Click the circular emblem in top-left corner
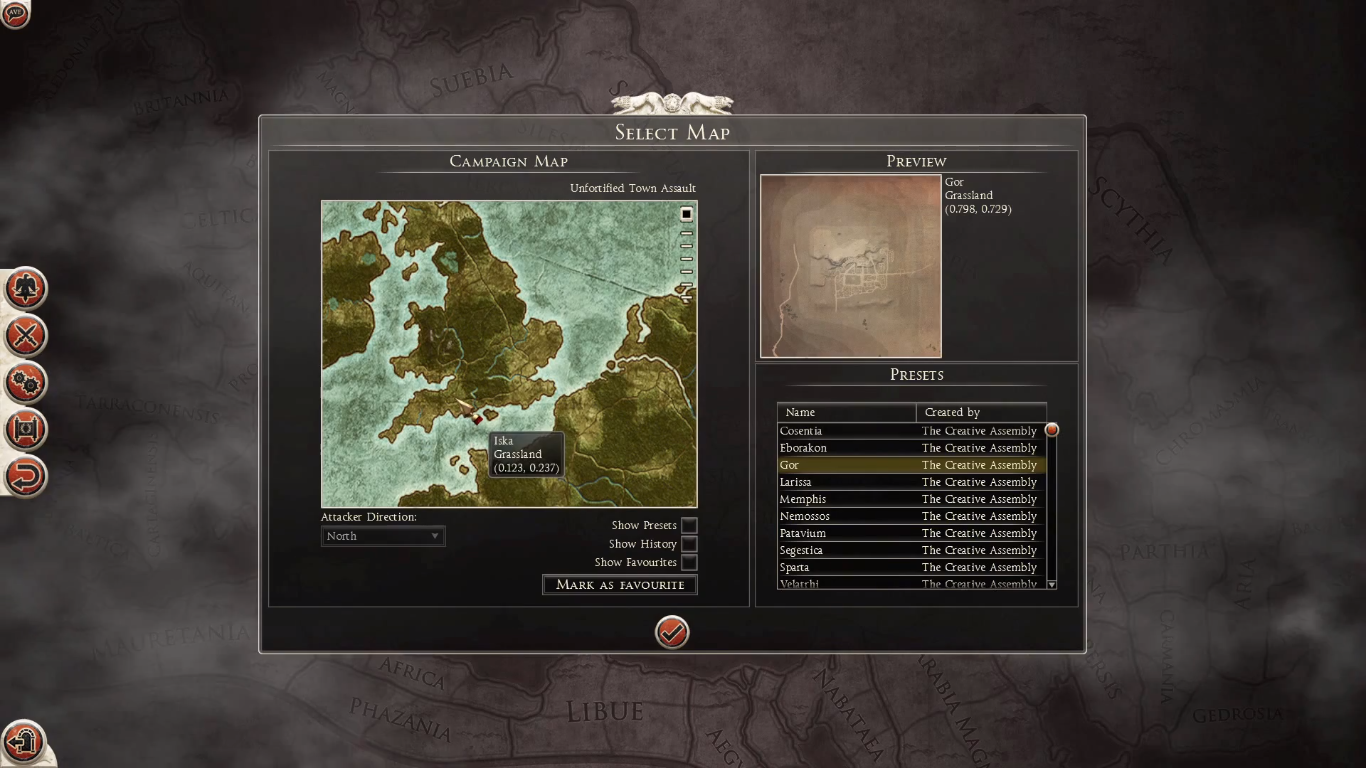 (15, 15)
